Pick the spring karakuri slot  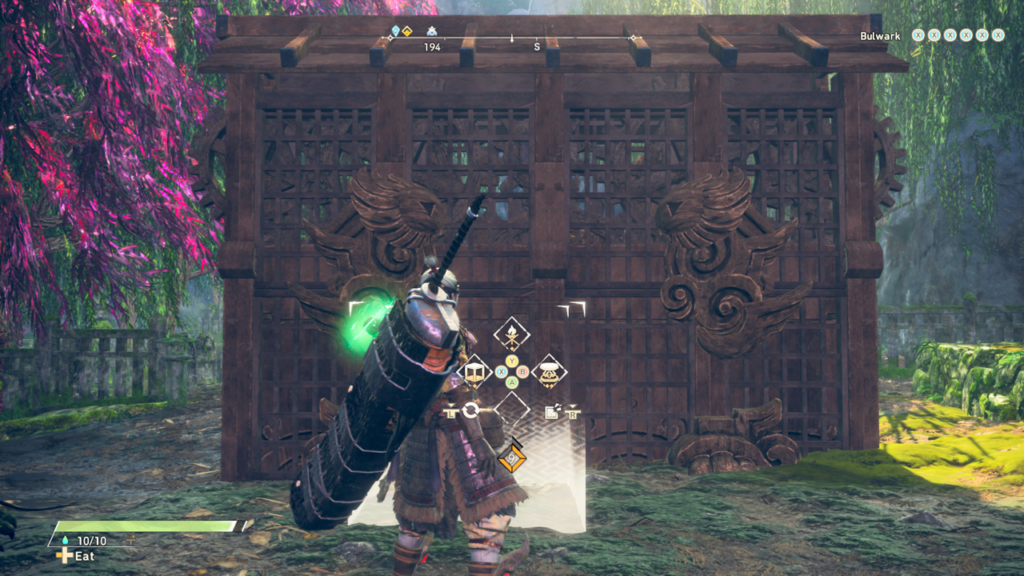coord(548,372)
